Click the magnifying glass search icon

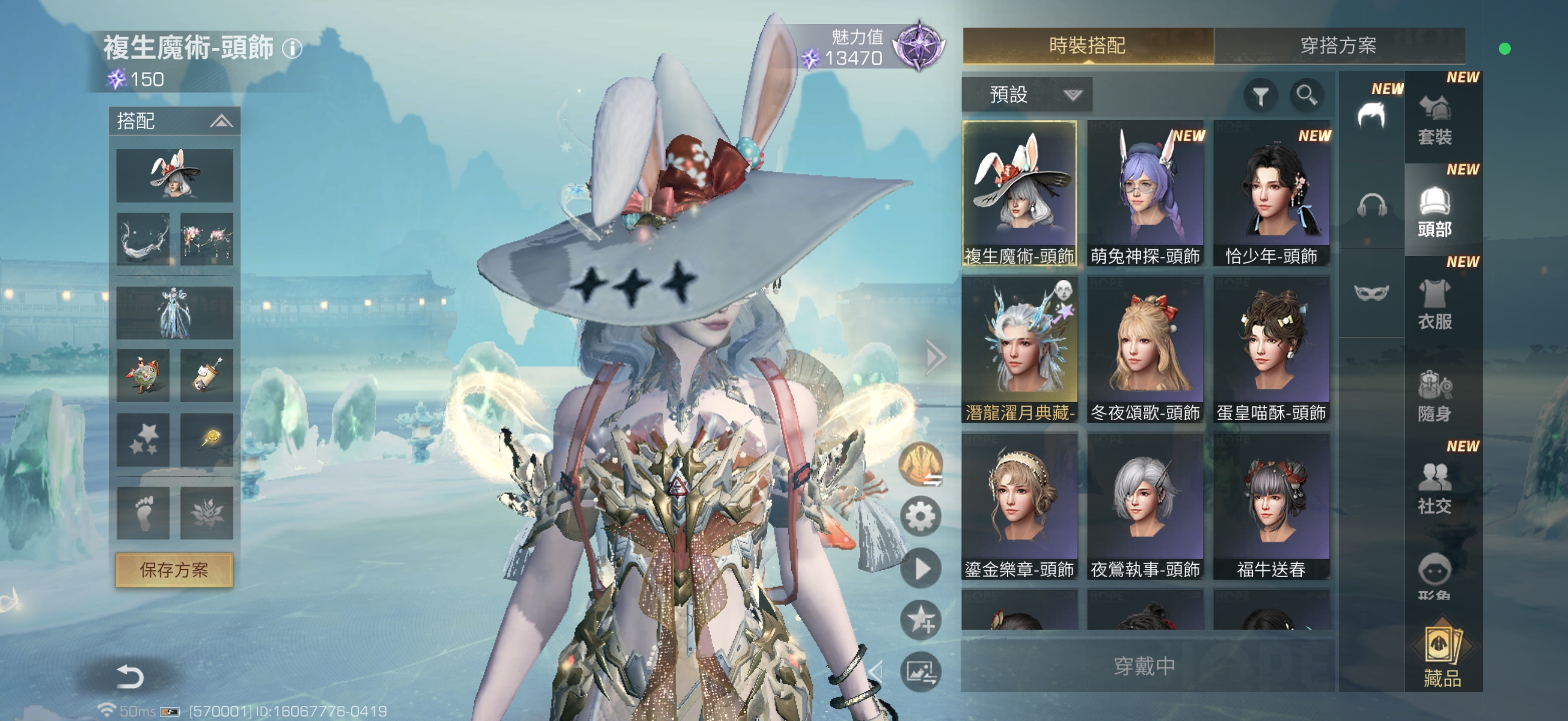click(x=1306, y=95)
